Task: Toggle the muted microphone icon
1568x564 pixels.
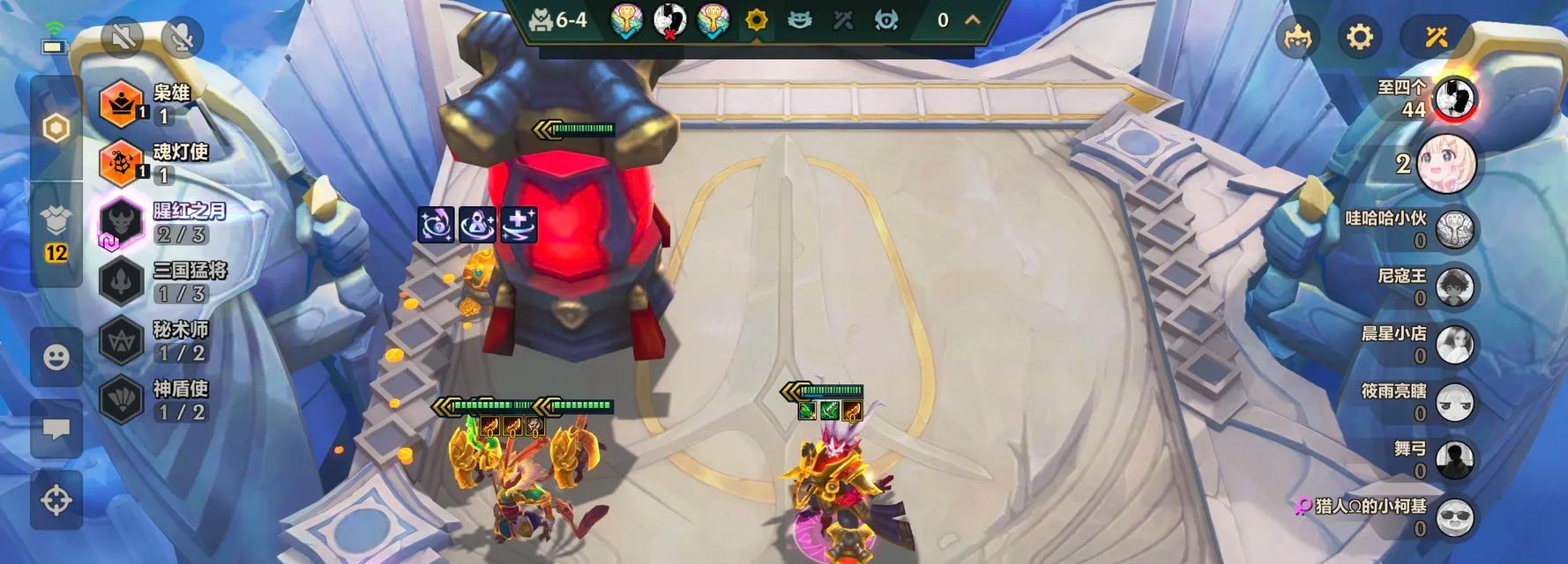Action: (x=182, y=38)
